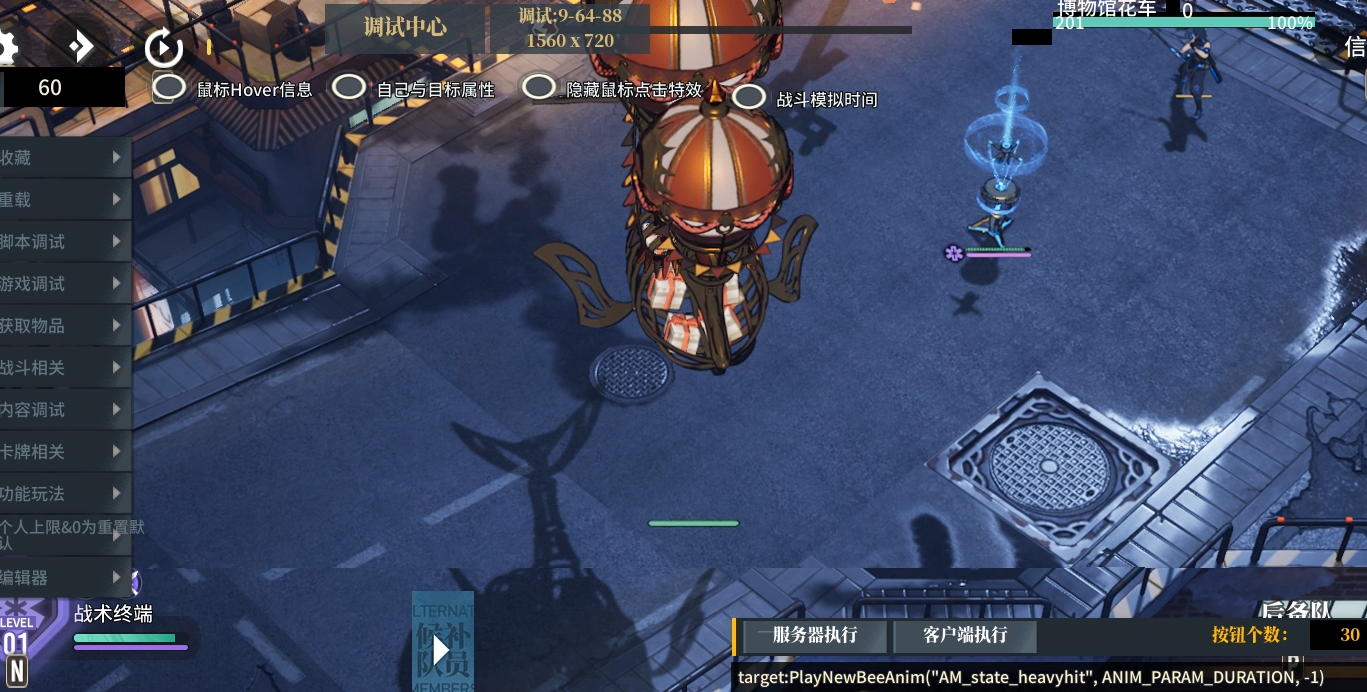1367x692 pixels.
Task: Toggle the 鼠标Hover信息 option
Action: click(x=169, y=88)
